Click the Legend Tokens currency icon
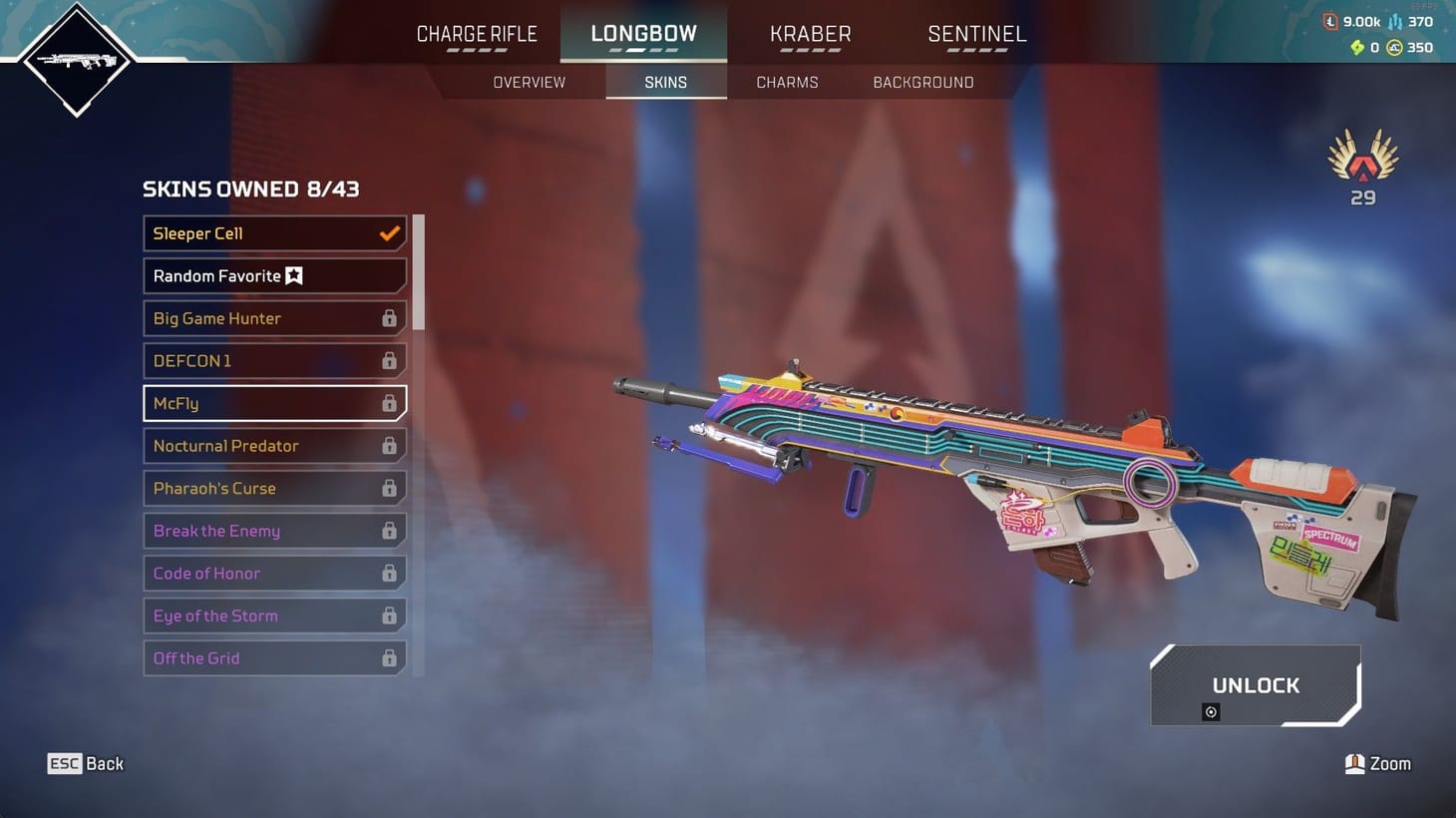1456x818 pixels. [x=1331, y=21]
